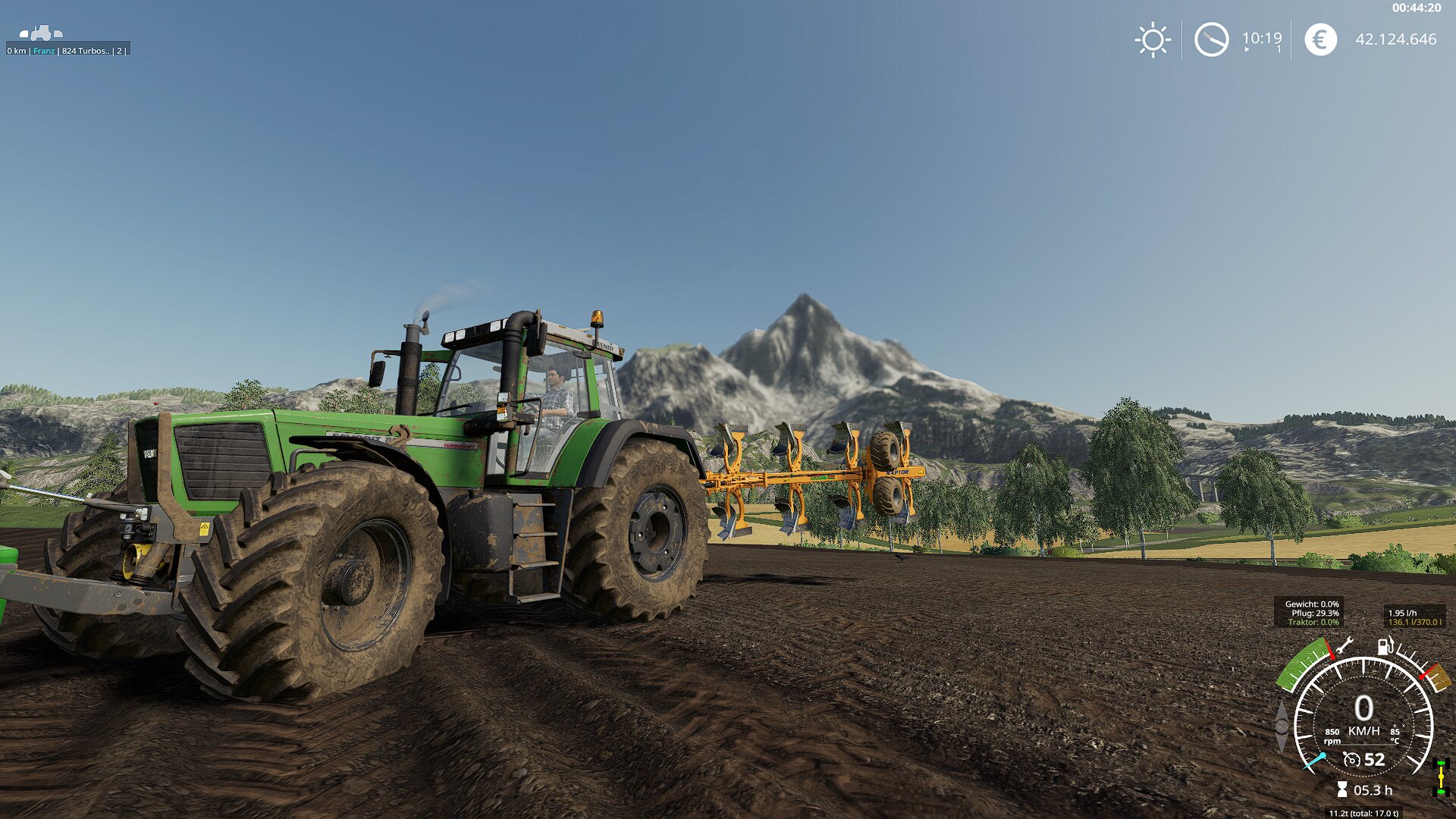Screen dimensions: 1456x819
Task: Click the fuel pump icon
Action: [1385, 646]
